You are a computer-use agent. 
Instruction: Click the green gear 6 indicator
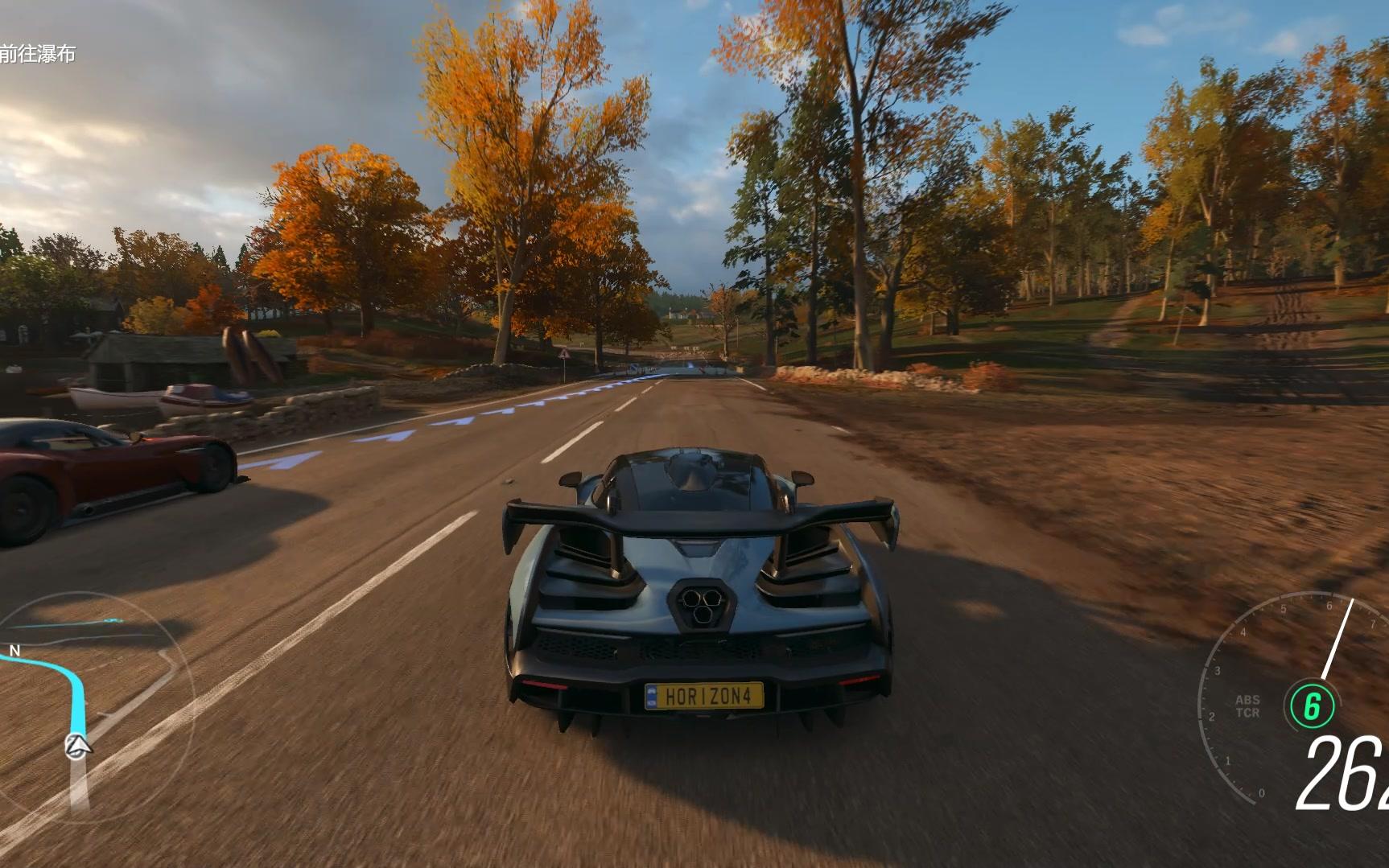[x=1312, y=706]
